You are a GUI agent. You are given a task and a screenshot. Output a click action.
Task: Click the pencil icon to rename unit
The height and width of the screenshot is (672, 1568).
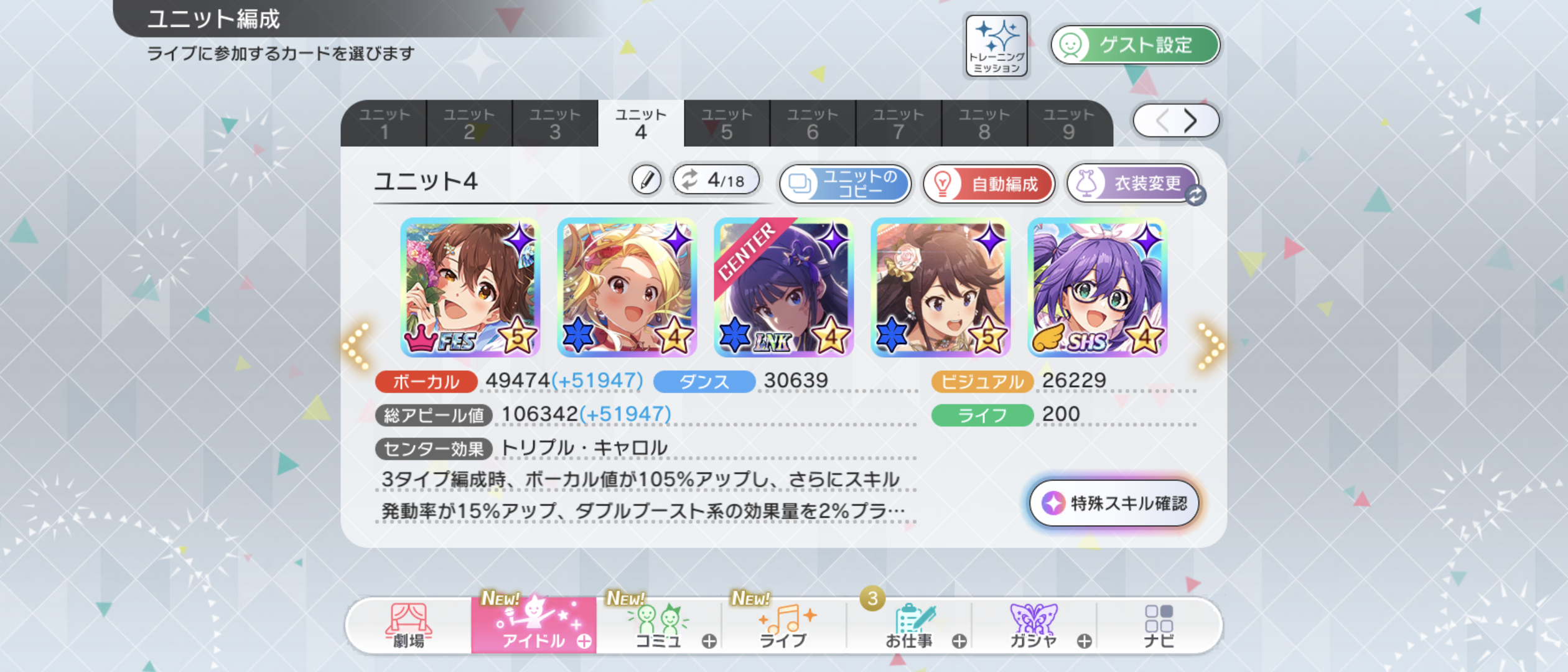646,181
